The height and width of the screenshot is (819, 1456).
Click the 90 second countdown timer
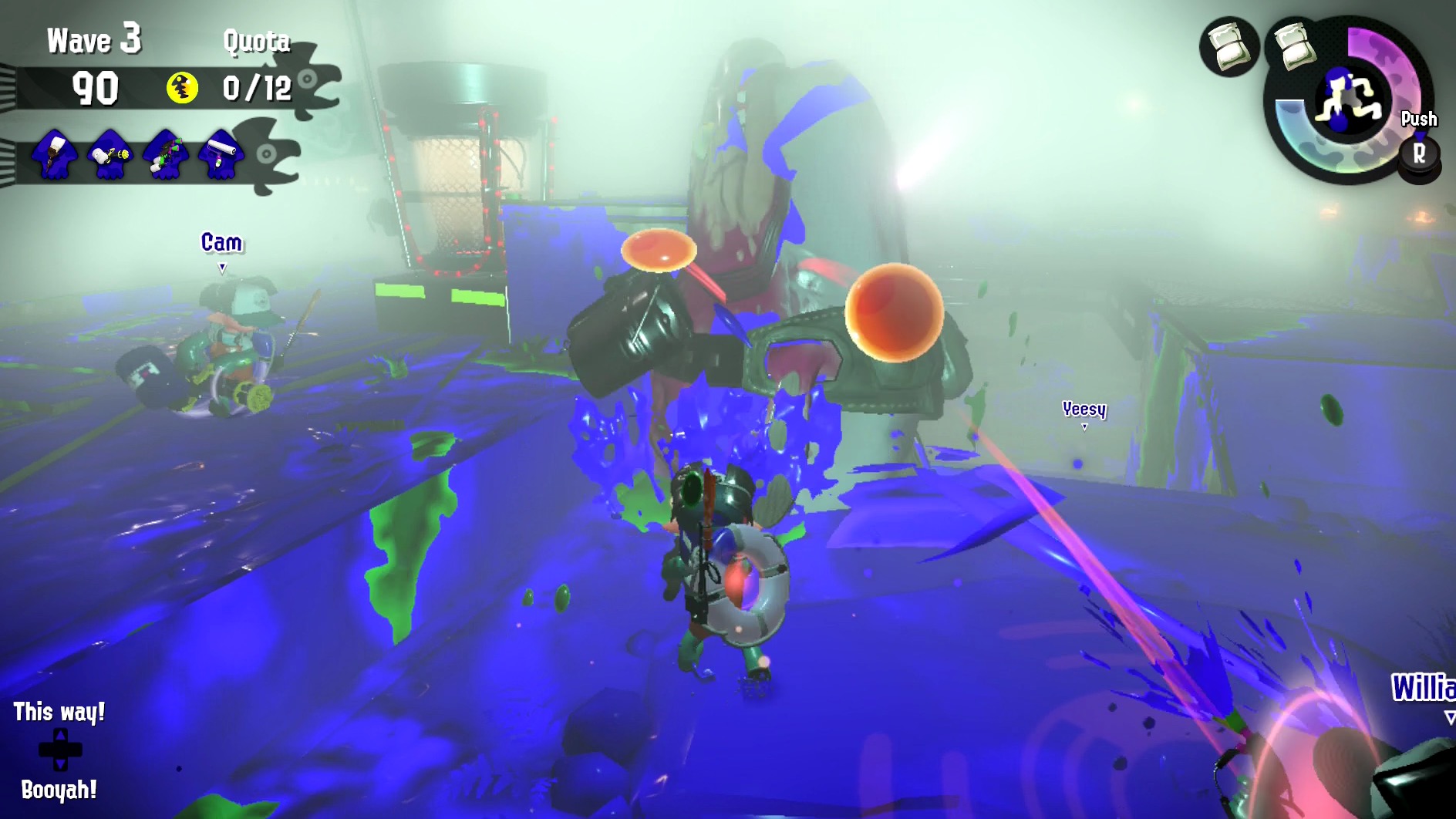94,89
